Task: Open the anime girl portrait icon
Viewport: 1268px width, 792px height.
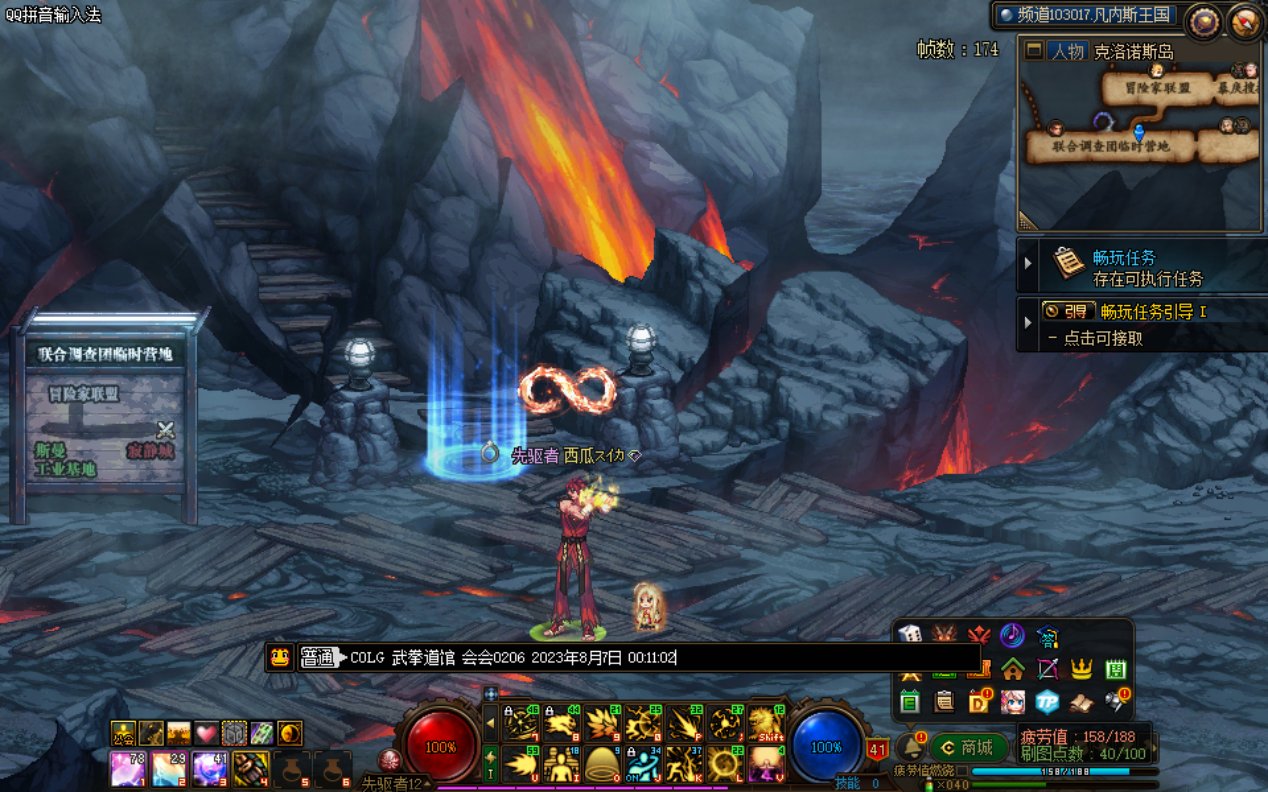Action: pyautogui.click(x=1012, y=701)
